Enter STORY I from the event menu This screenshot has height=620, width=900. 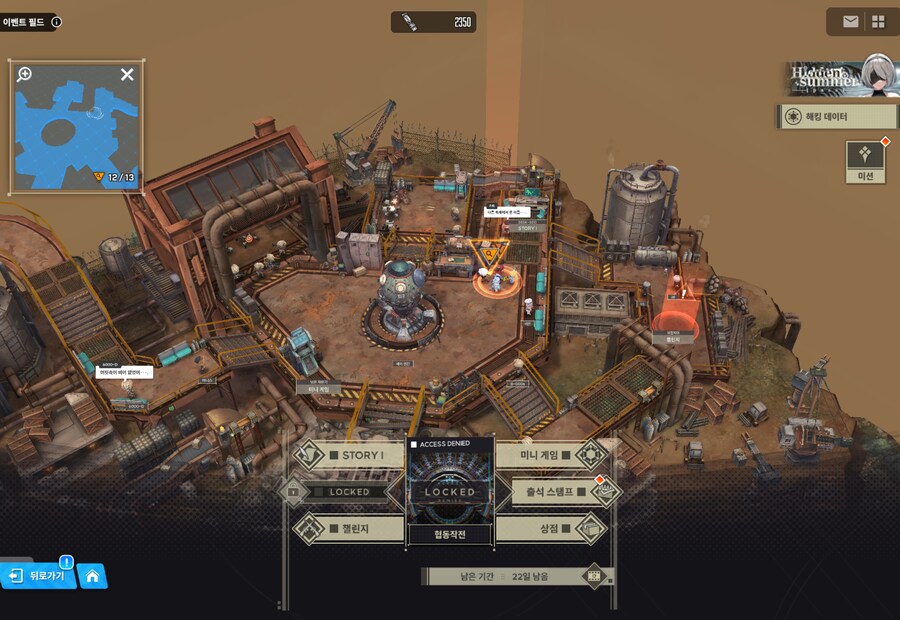pyautogui.click(x=349, y=456)
